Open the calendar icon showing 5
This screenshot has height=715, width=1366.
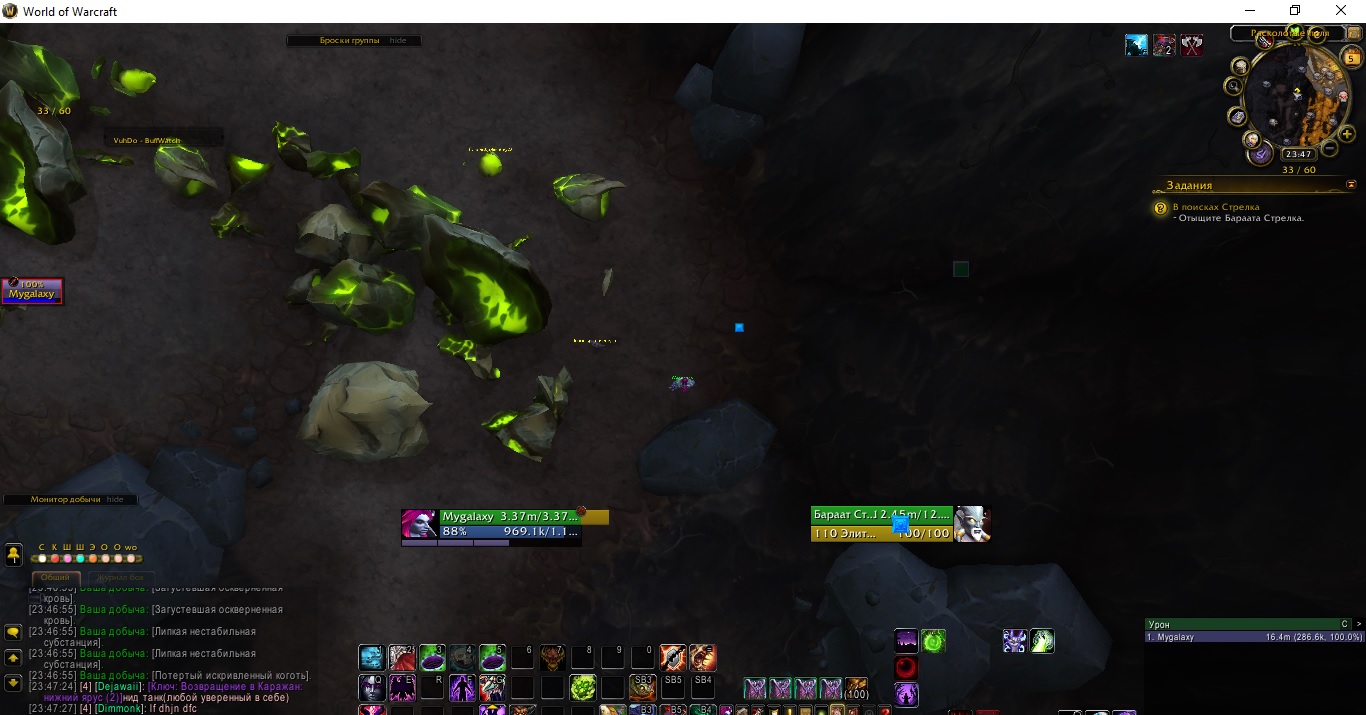pos(1352,59)
